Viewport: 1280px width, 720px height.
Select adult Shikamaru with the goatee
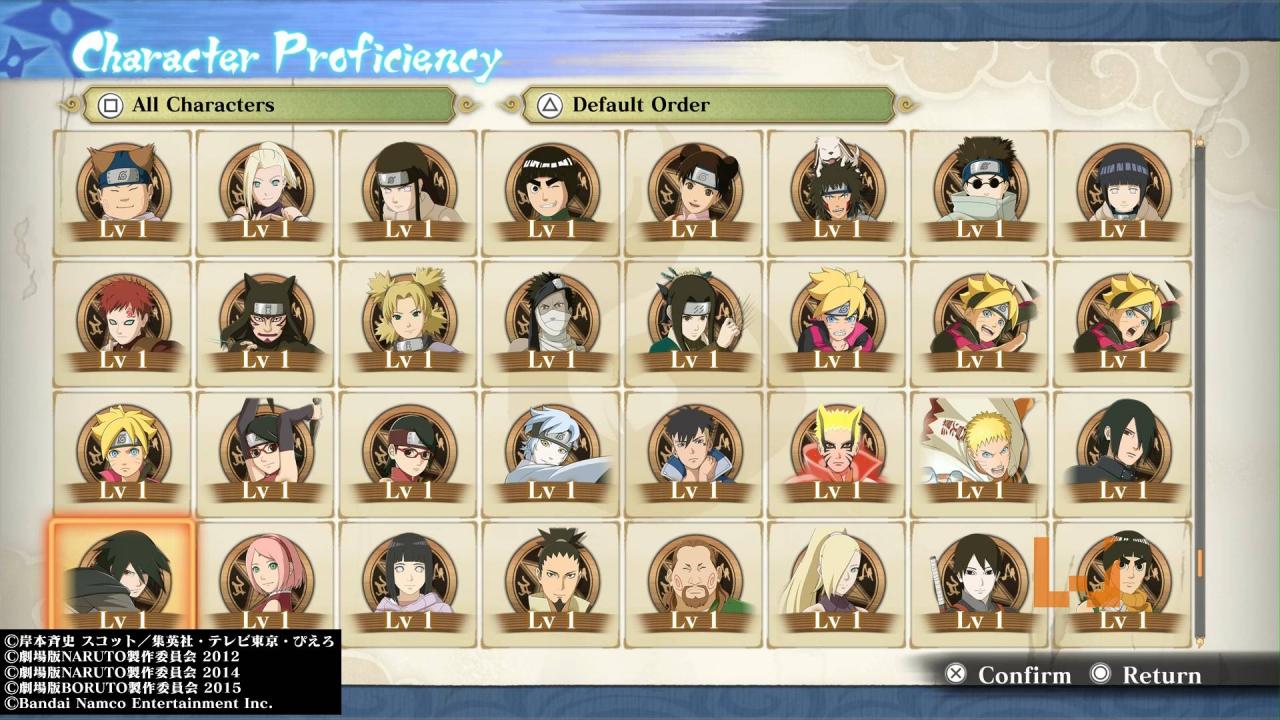pyautogui.click(x=551, y=580)
